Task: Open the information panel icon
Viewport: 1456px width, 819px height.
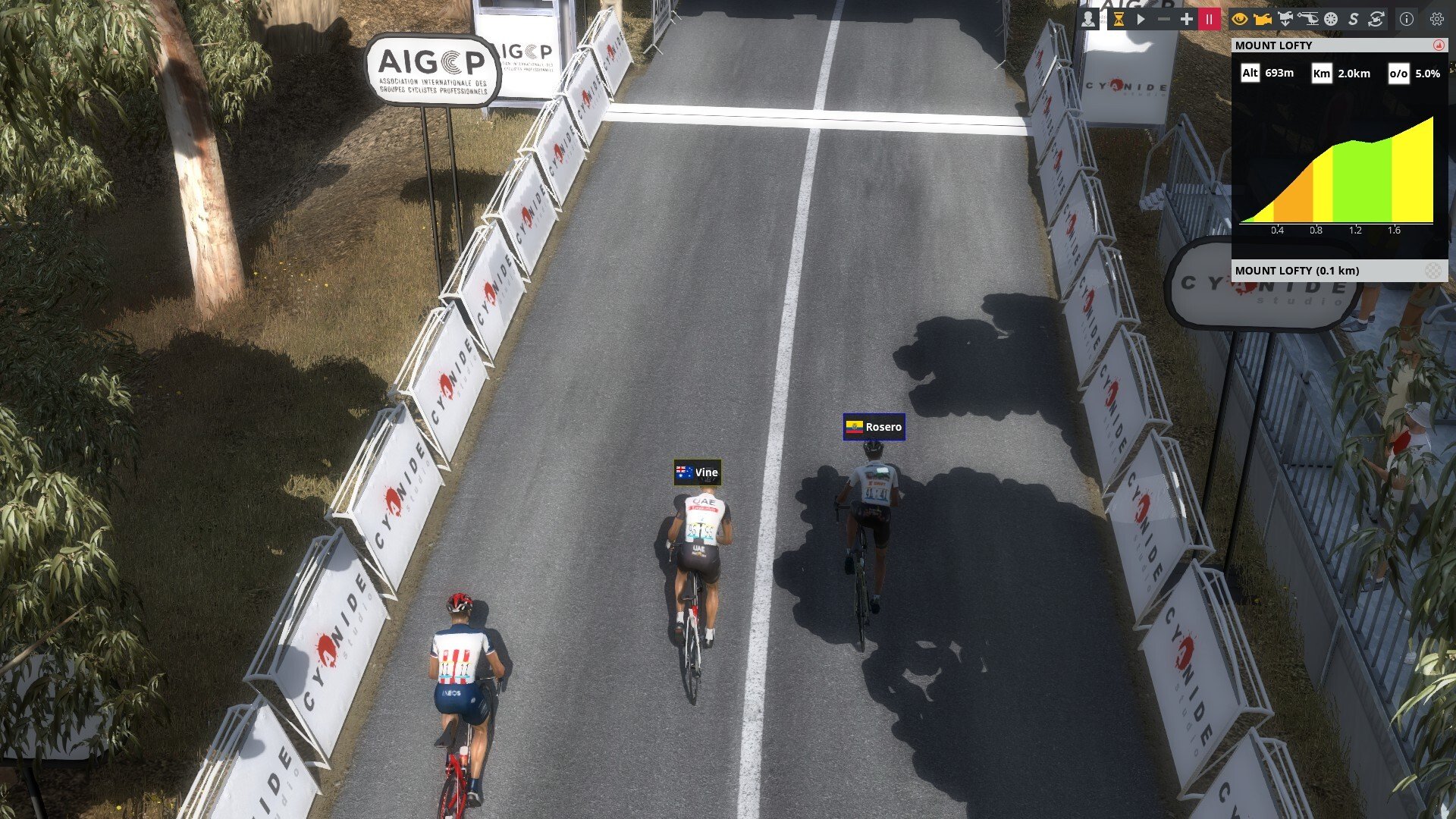Action: click(1407, 19)
